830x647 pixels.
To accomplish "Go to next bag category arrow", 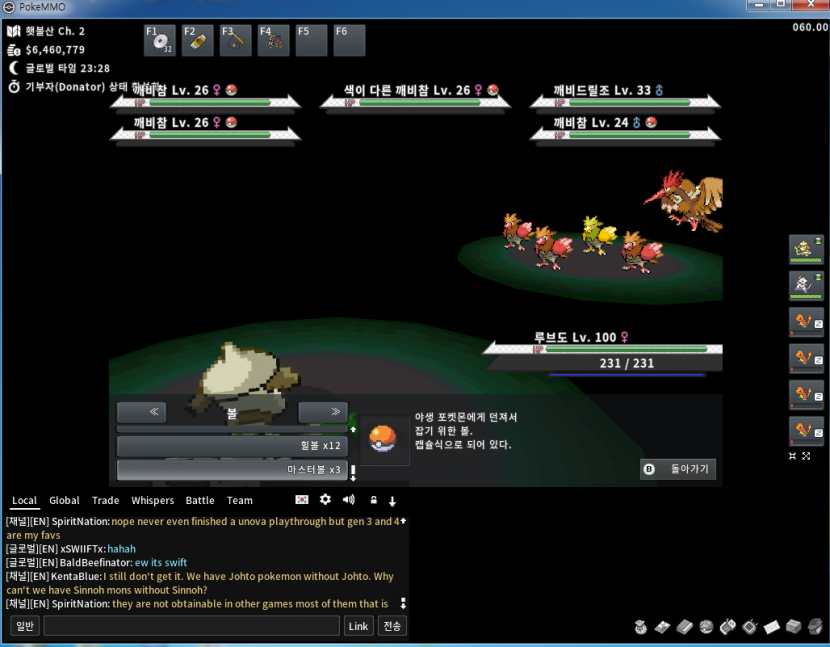I will 322,412.
